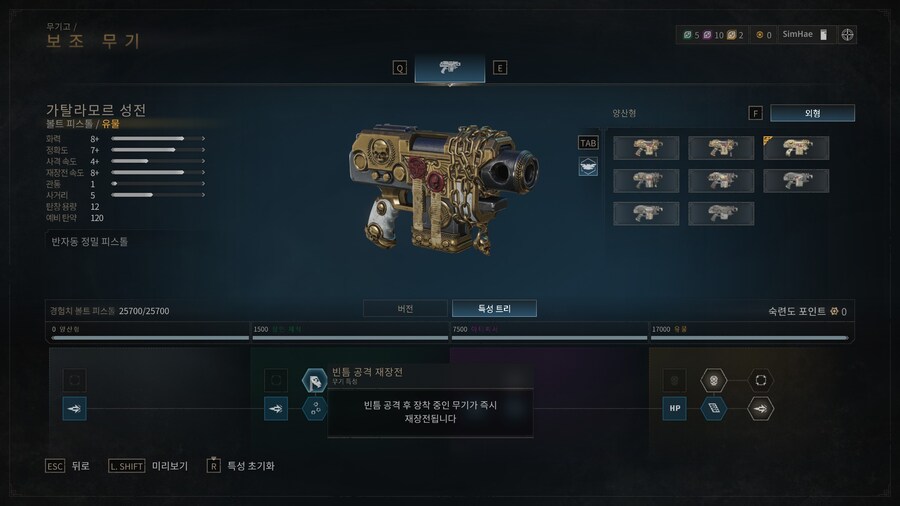Select the 빈틈 공격 재장전 perk icon
This screenshot has height=506, width=900.
[x=314, y=381]
